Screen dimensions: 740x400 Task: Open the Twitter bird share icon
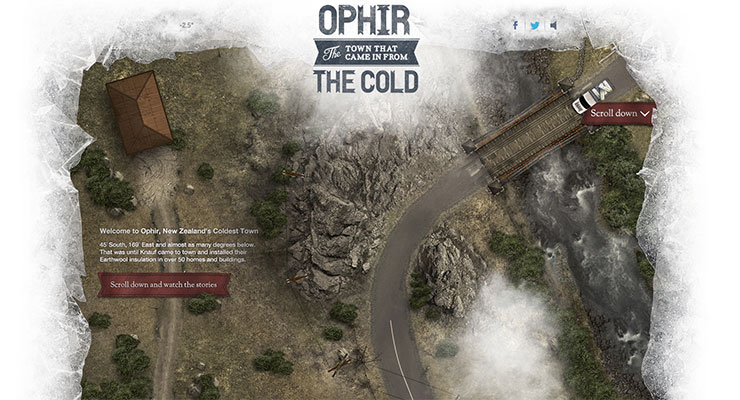coord(535,26)
